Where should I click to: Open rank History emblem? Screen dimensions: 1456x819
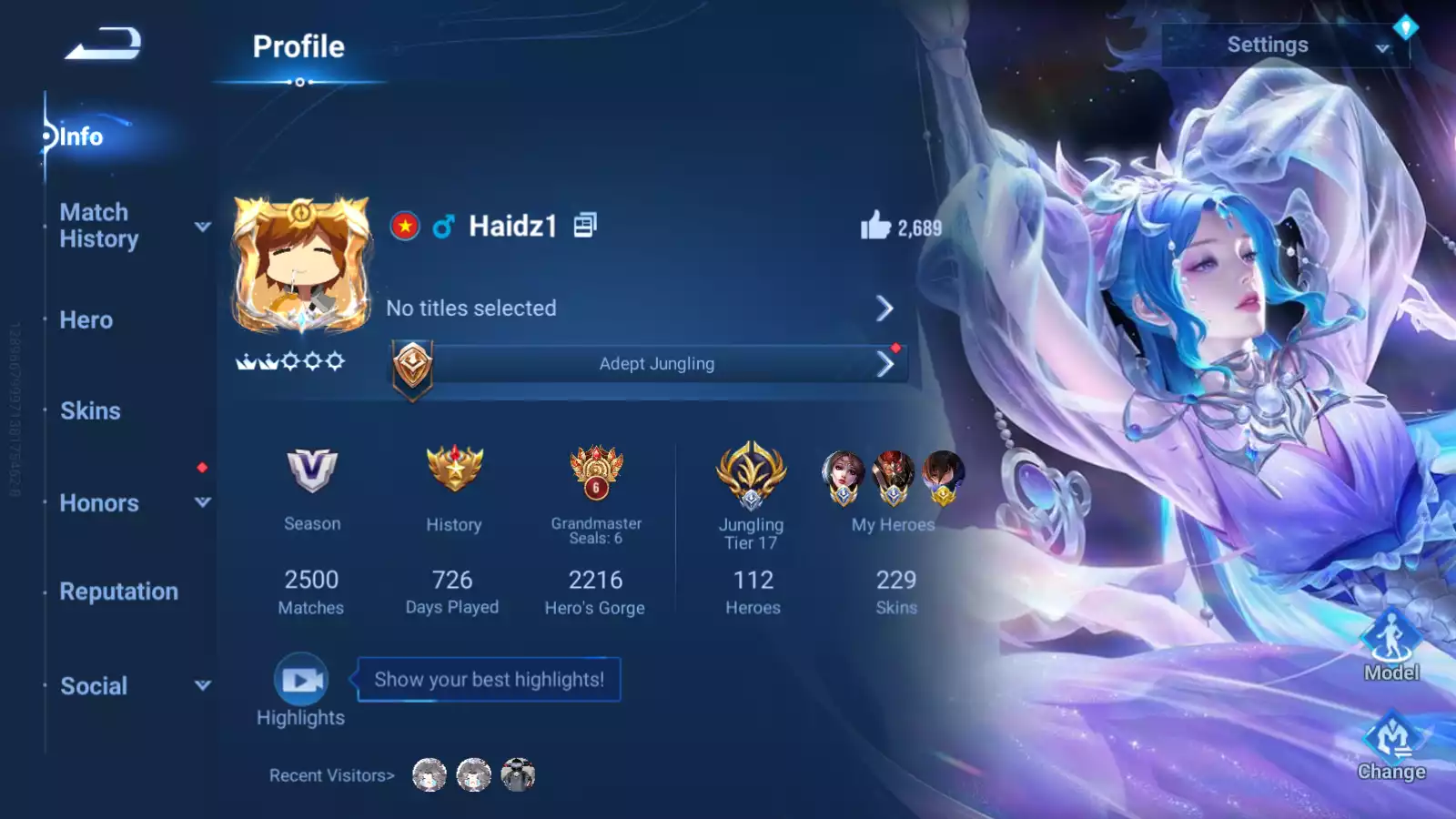454,470
